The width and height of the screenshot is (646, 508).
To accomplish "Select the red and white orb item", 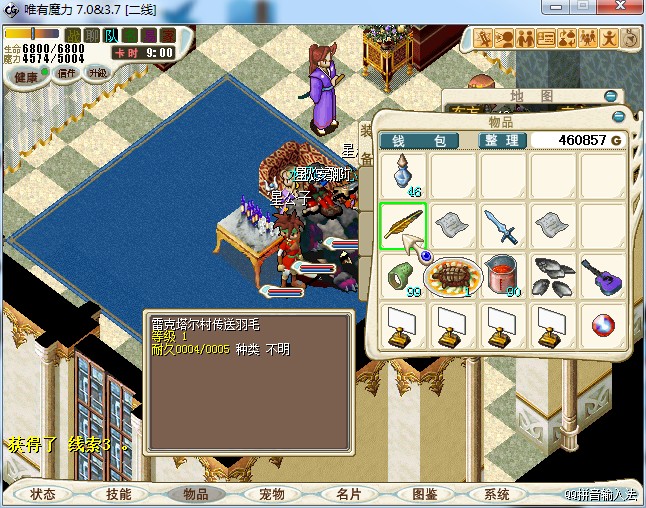I will [x=601, y=325].
